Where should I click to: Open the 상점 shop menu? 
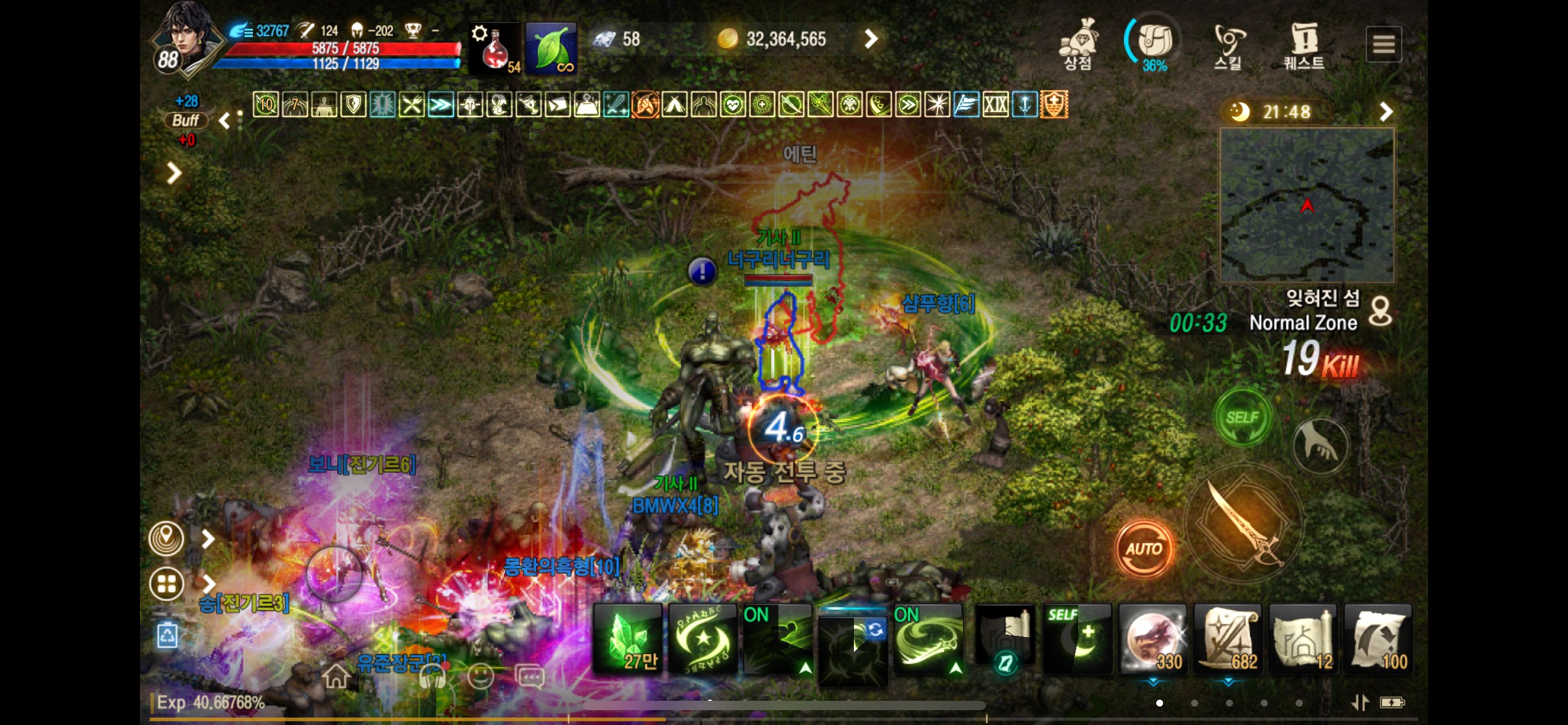1078,43
